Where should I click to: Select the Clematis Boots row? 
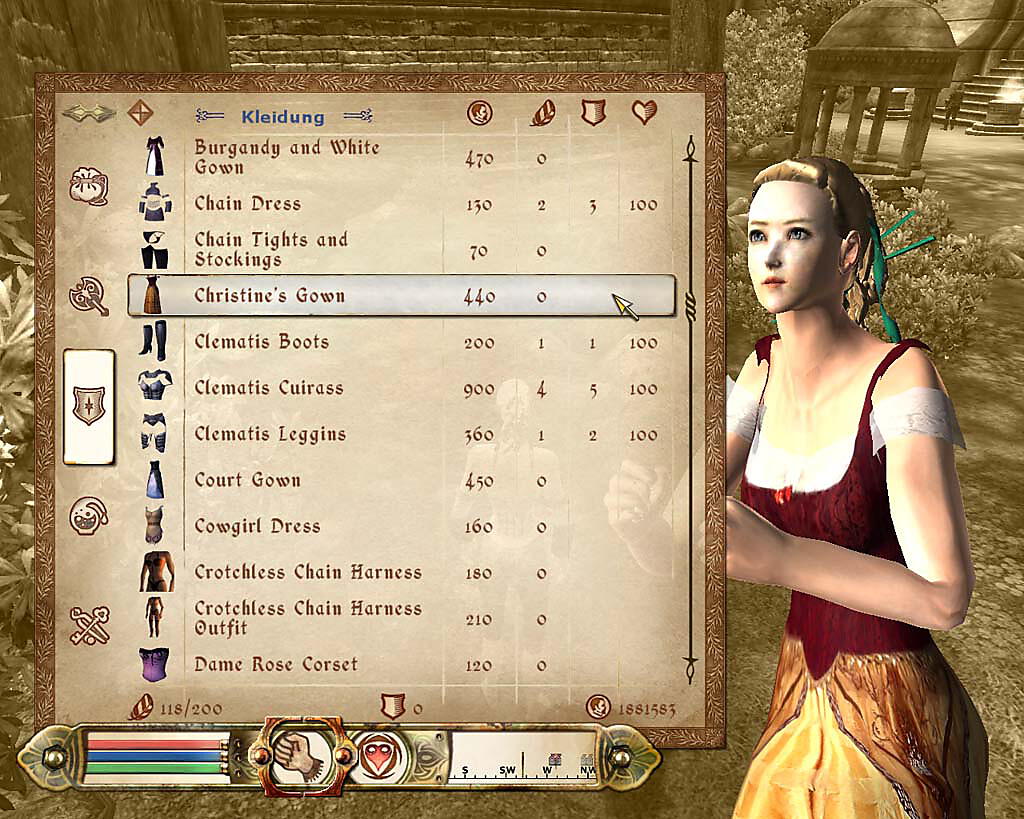click(261, 342)
